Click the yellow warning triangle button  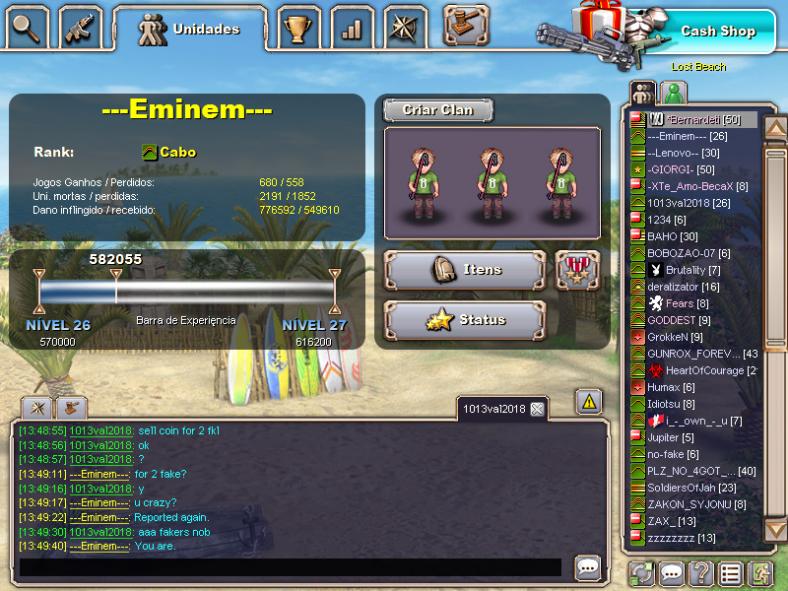589,402
